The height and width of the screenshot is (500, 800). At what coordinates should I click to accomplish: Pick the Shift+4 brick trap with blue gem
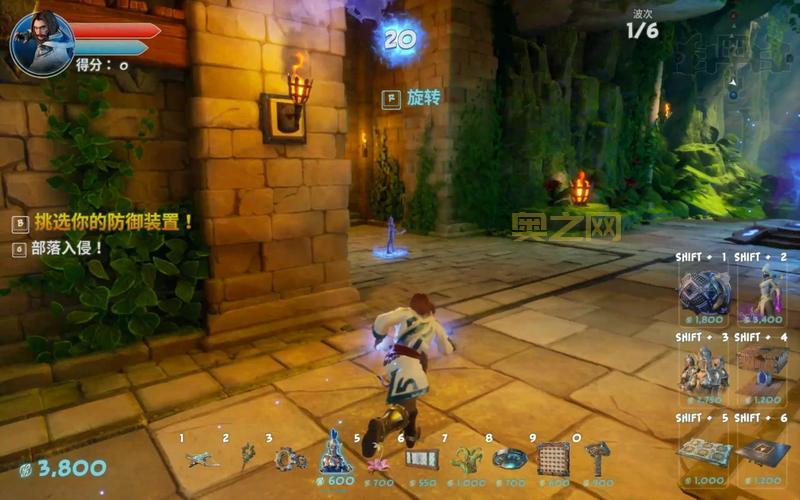764,372
